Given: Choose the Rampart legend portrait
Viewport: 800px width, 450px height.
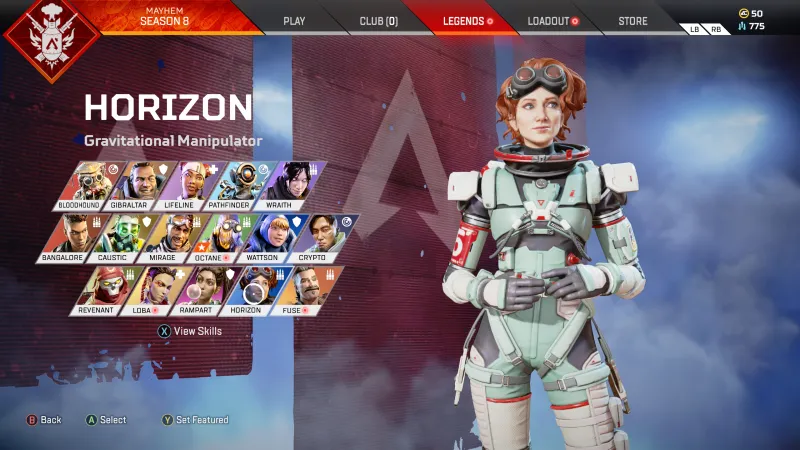Looking at the screenshot, I should (x=197, y=288).
